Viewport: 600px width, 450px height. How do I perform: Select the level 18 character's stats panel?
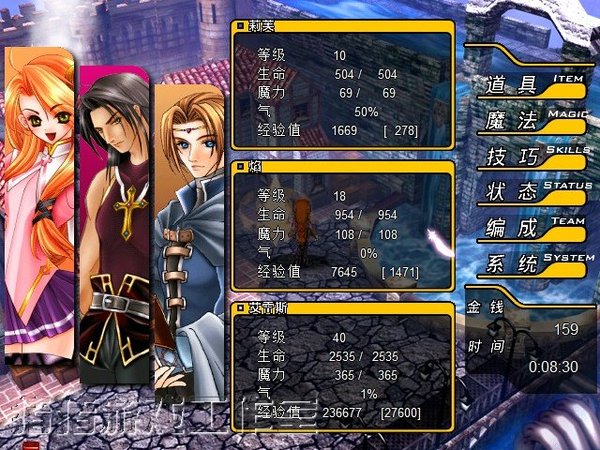click(342, 223)
